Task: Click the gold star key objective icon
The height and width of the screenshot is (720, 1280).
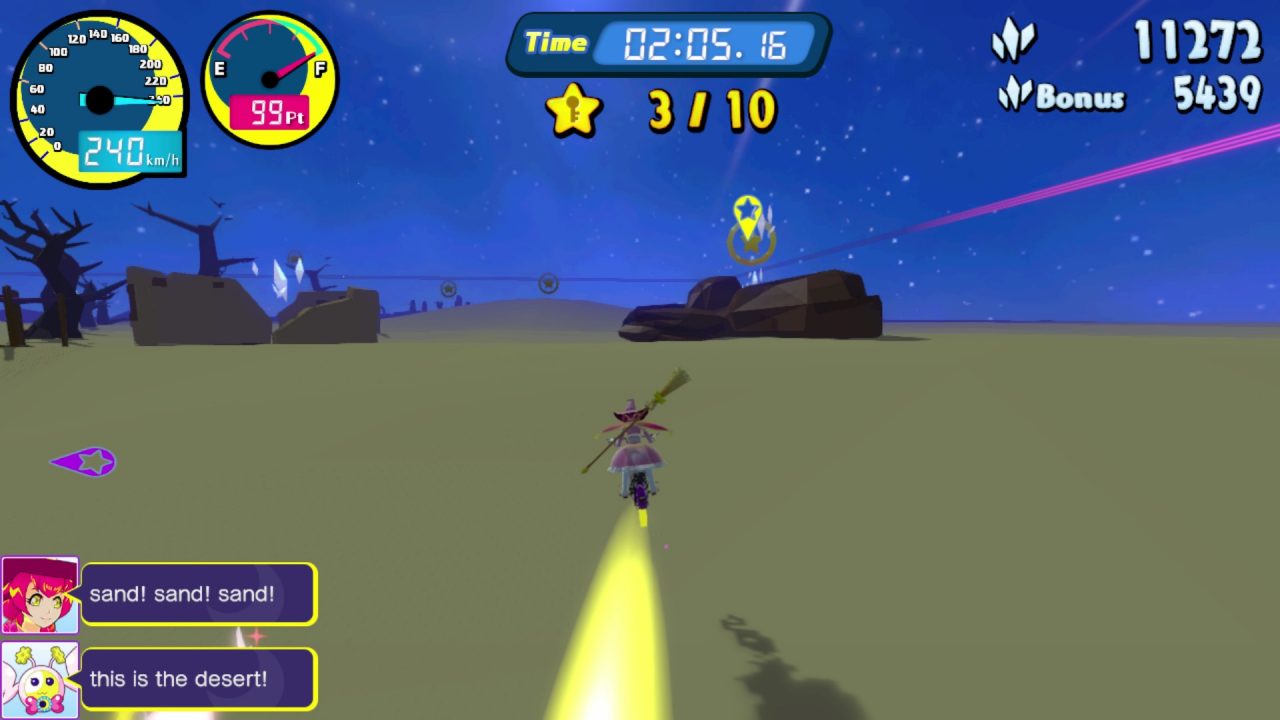Action: [573, 110]
